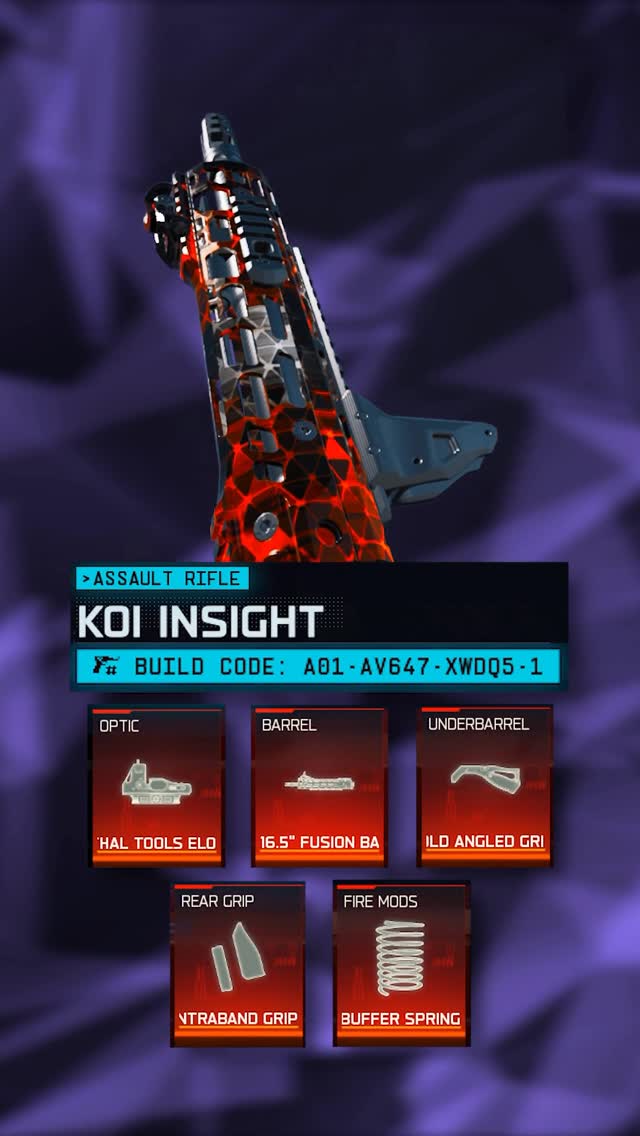Select the Optic attachment slot
The image size is (640, 1136).
pos(156,786)
